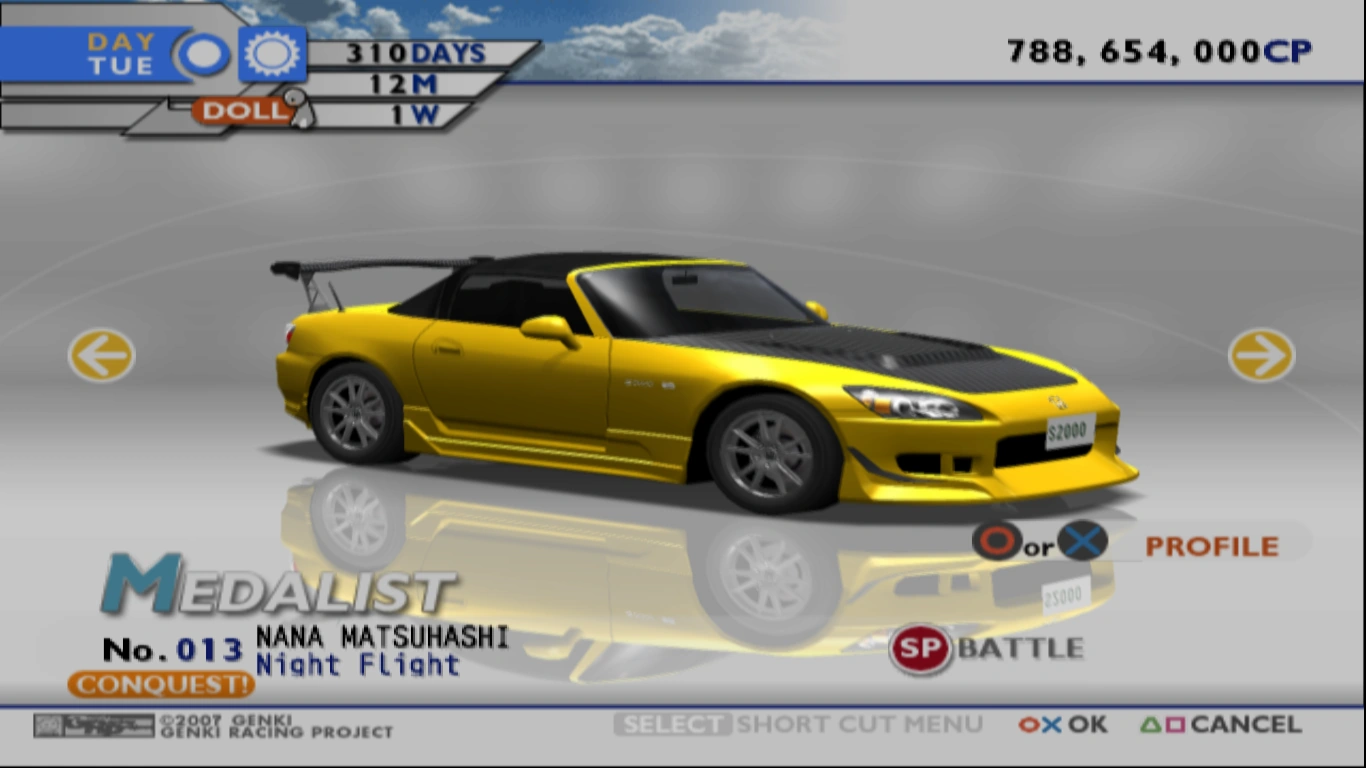1366x768 pixels.
Task: Select the previous rival with left arrow
Action: click(x=99, y=355)
